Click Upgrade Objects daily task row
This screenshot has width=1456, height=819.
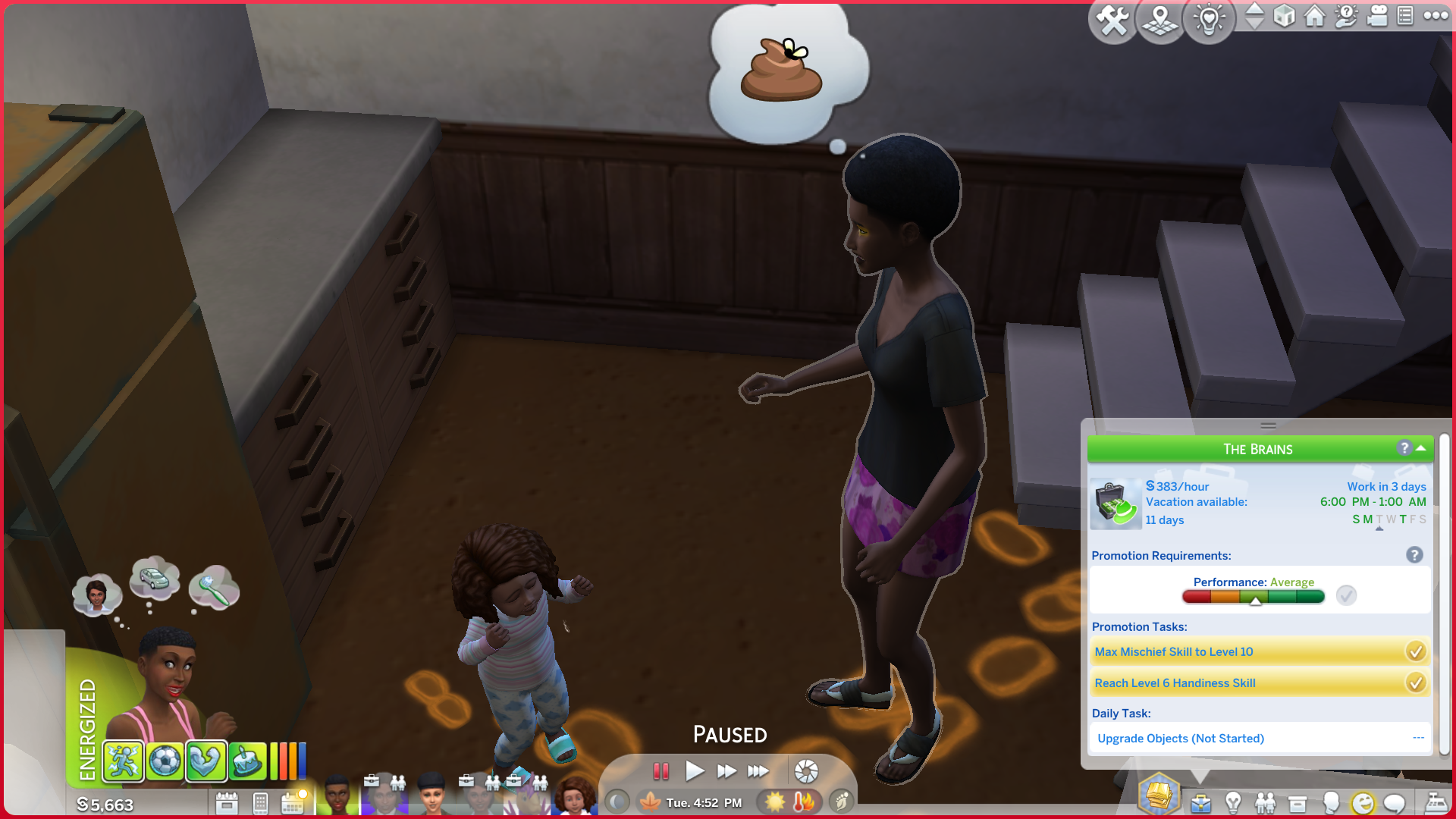[1260, 739]
